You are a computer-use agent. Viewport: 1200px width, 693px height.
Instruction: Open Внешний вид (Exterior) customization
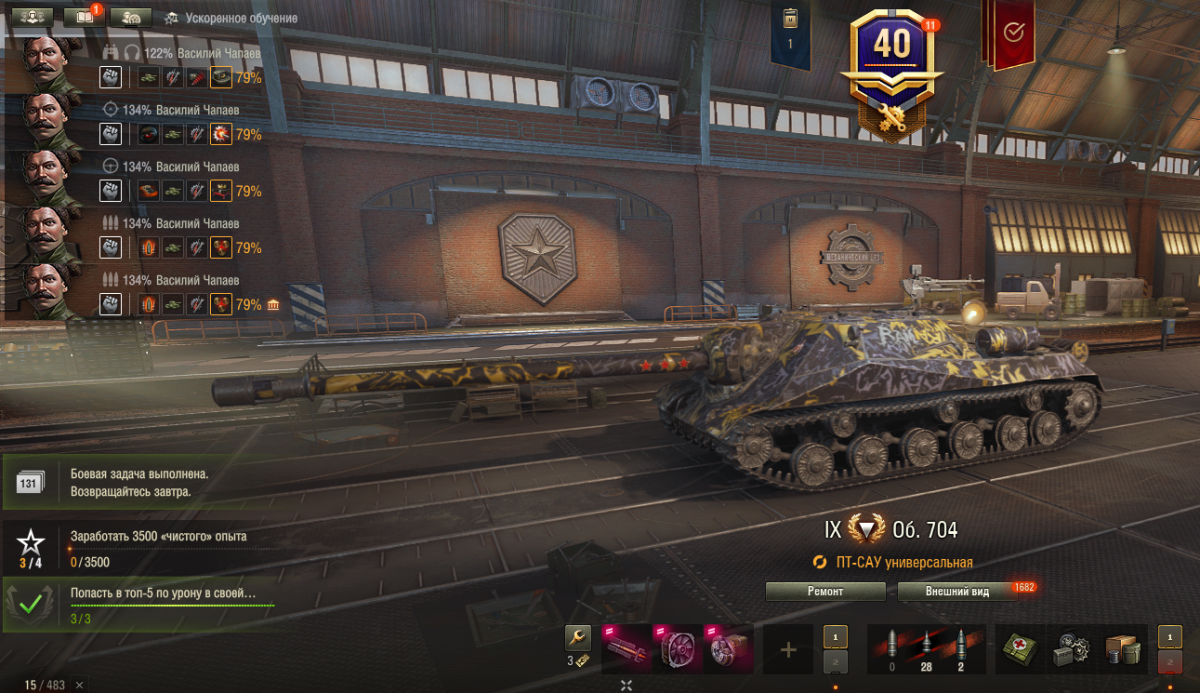[x=957, y=591]
